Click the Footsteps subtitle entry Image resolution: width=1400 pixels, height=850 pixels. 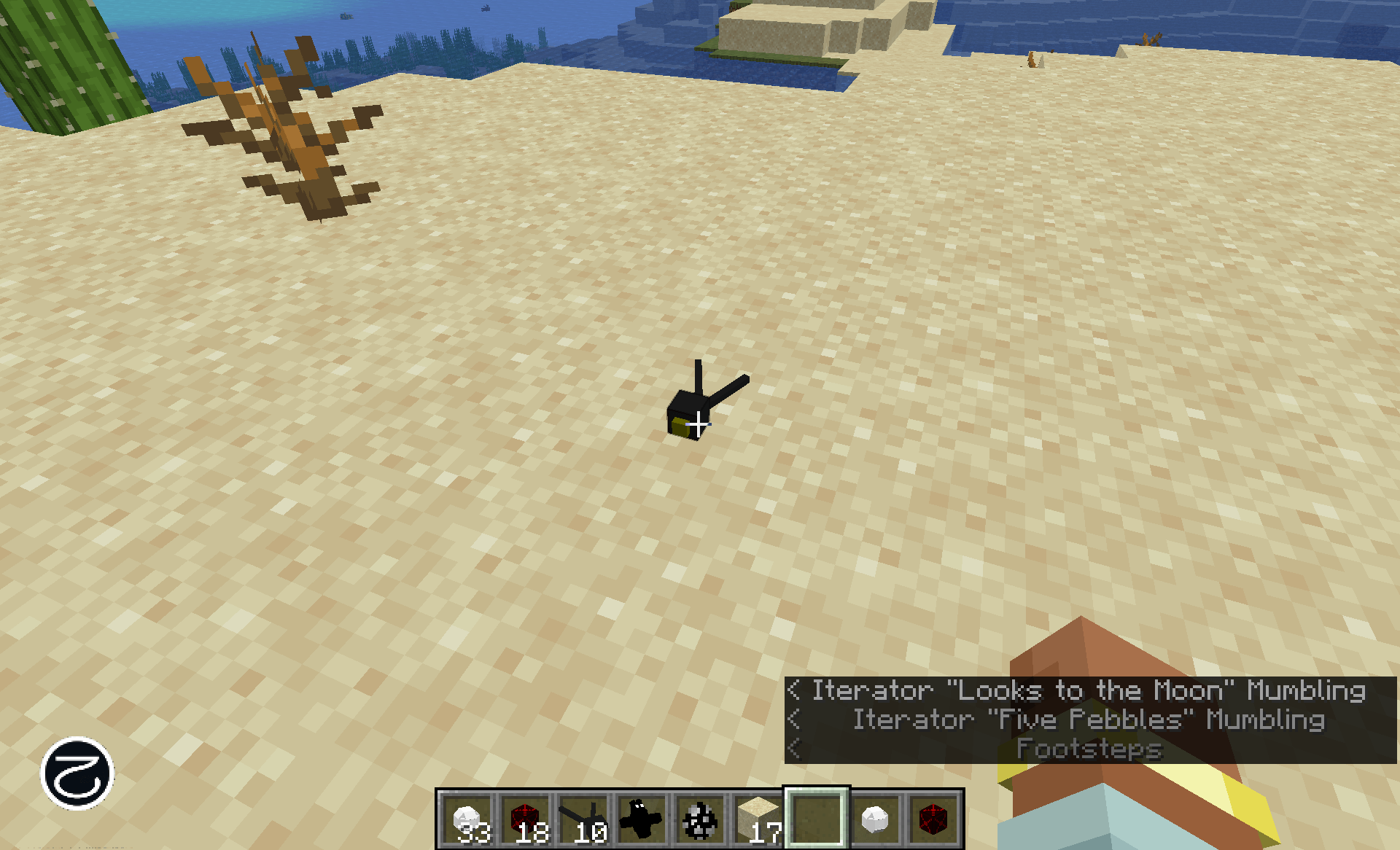1089,749
